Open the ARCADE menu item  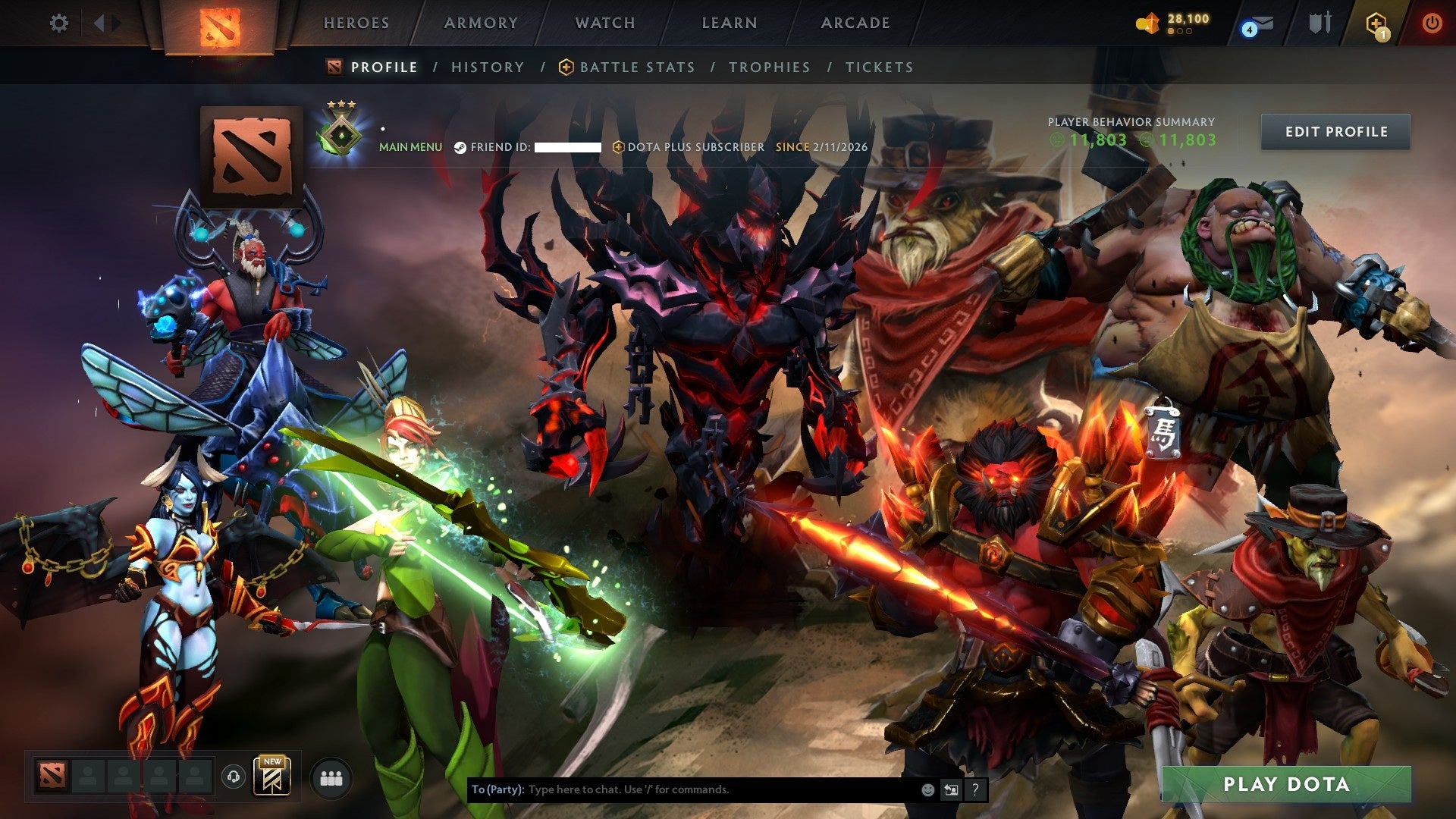(855, 23)
